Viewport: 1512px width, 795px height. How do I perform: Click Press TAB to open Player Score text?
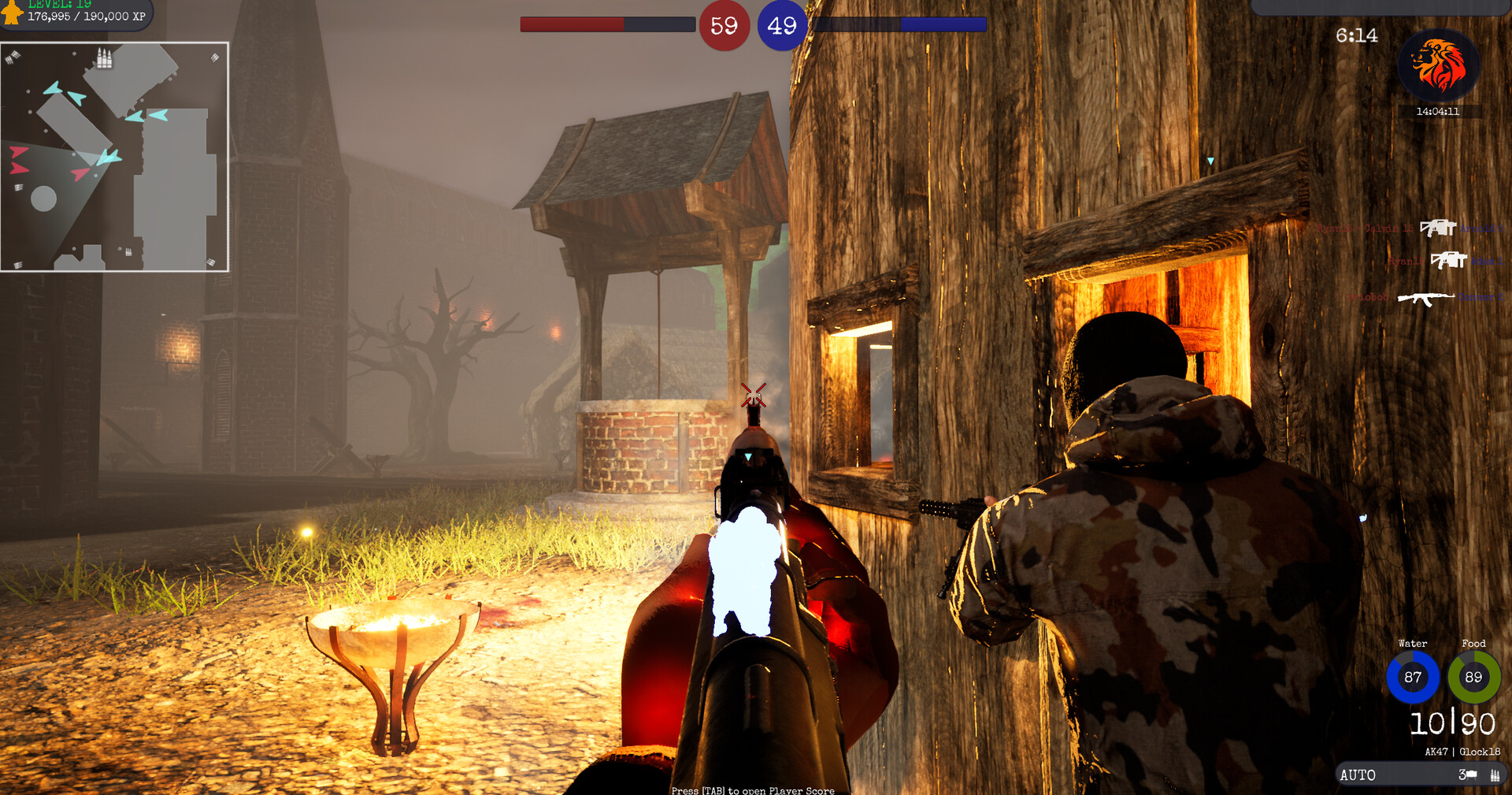coord(752,790)
